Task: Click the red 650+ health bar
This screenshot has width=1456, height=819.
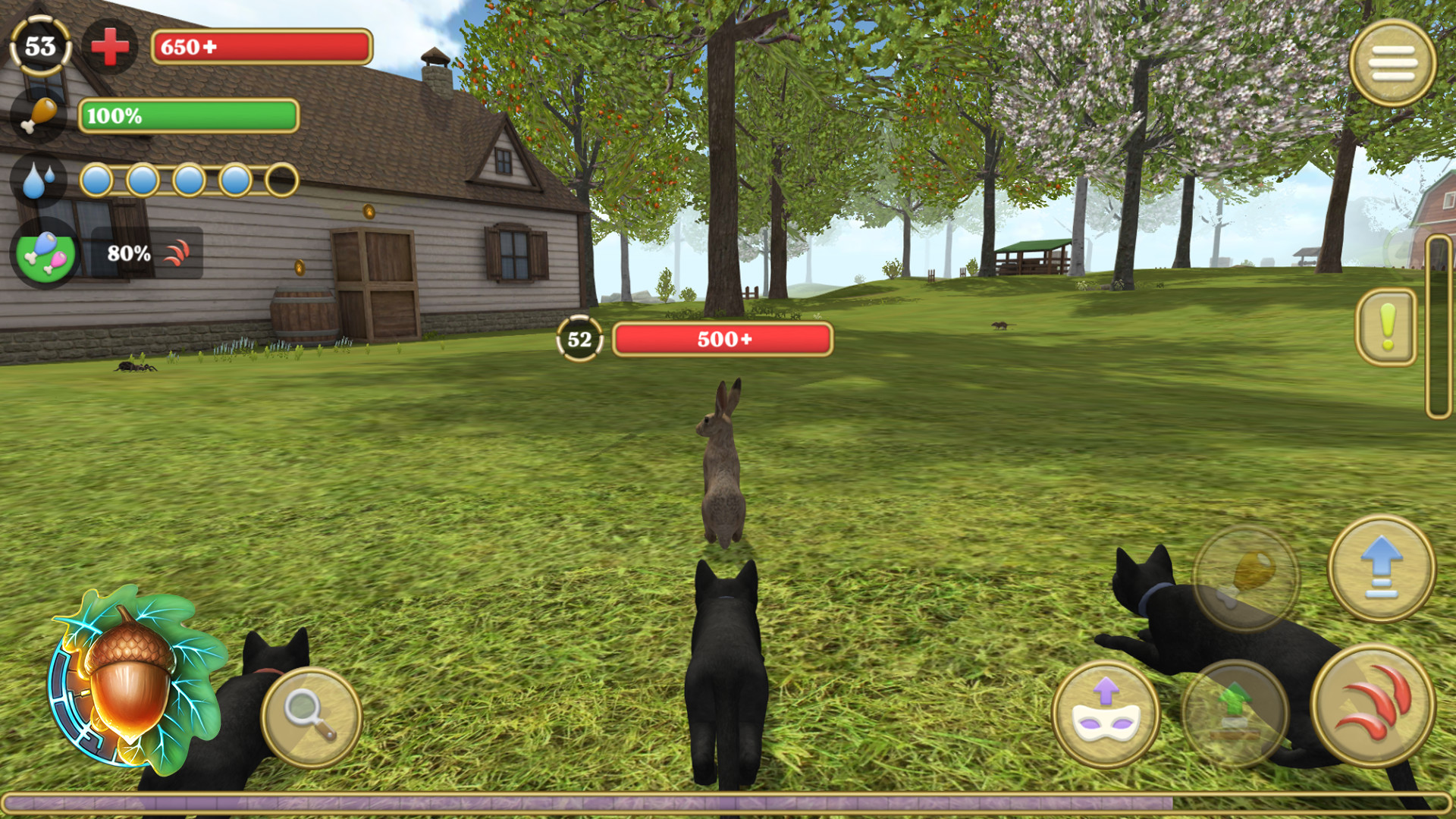Action: (x=262, y=47)
